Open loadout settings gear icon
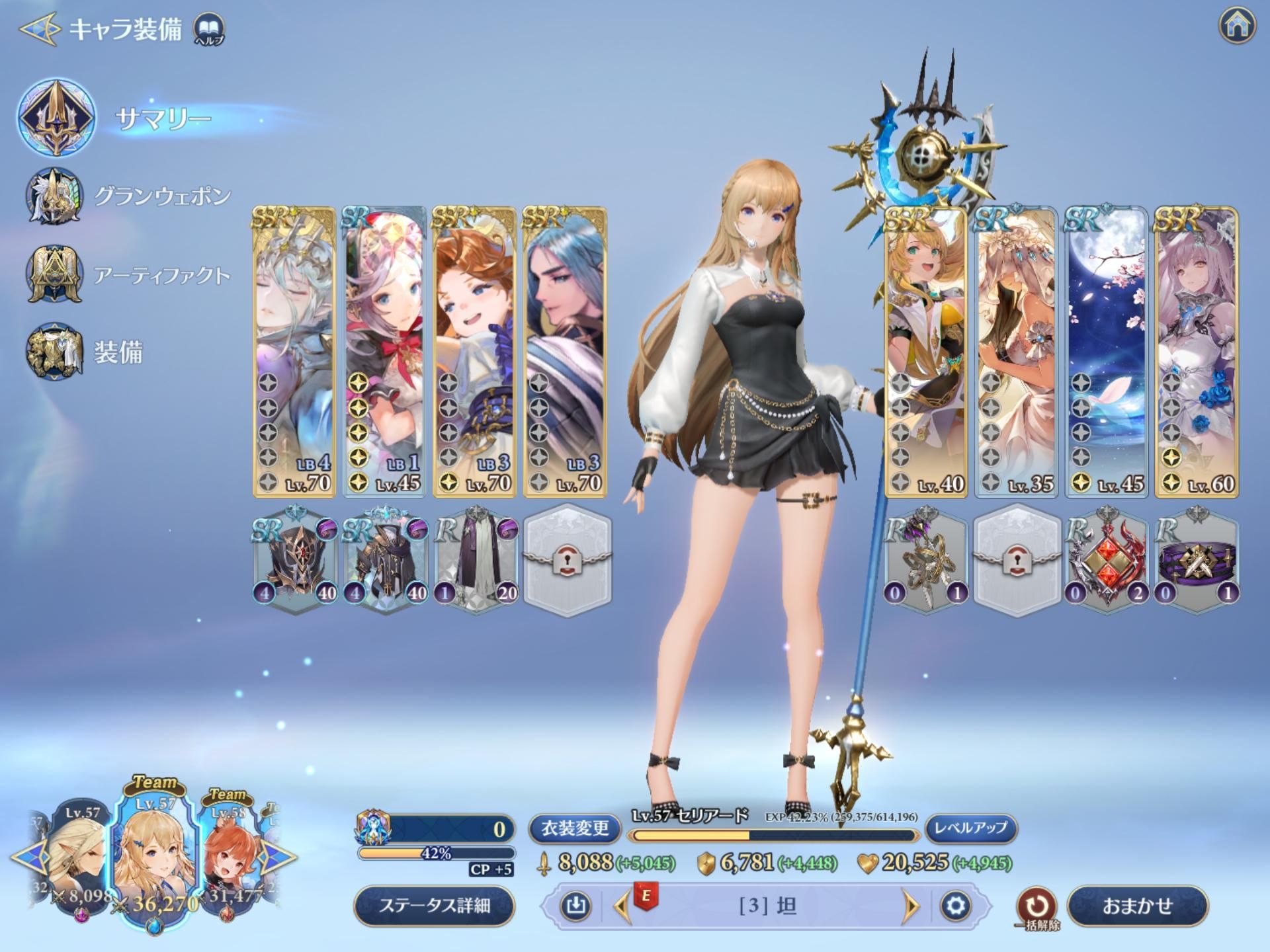1270x952 pixels. (x=955, y=905)
